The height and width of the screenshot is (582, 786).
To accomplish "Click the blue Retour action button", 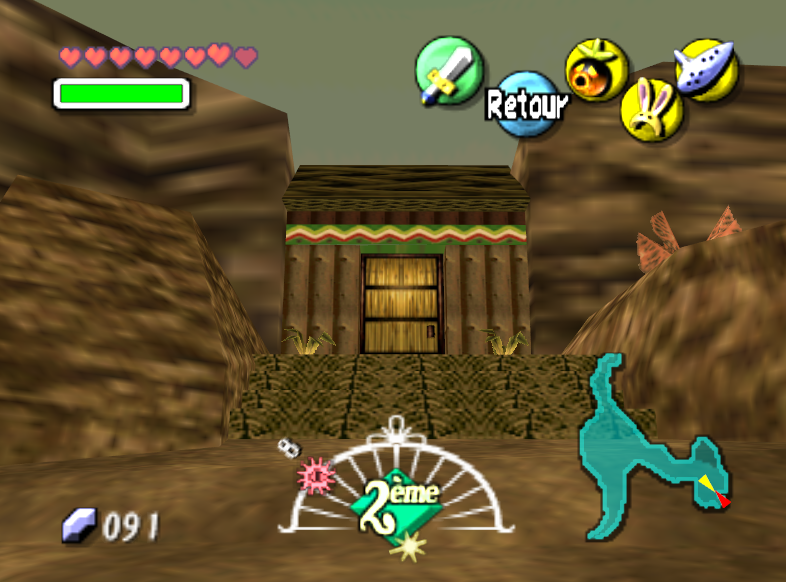I will tap(525, 102).
